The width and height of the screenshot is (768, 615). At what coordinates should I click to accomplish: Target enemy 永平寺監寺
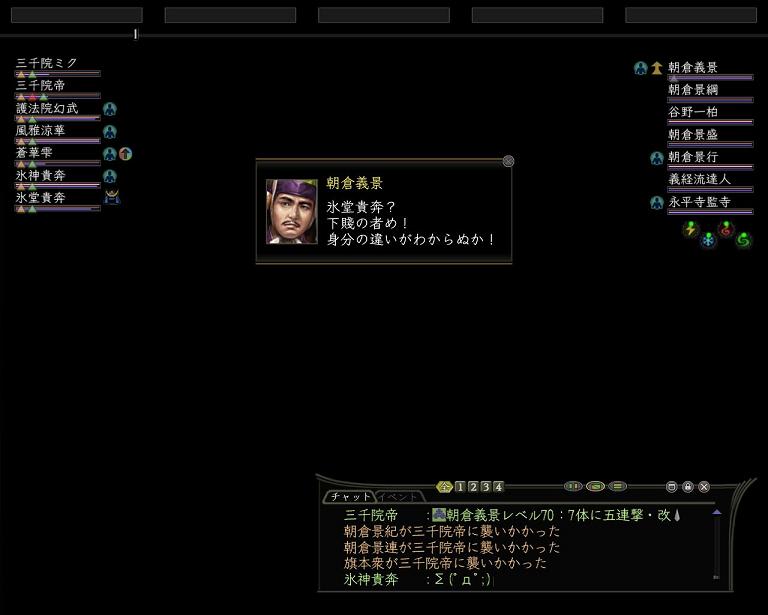pos(699,202)
